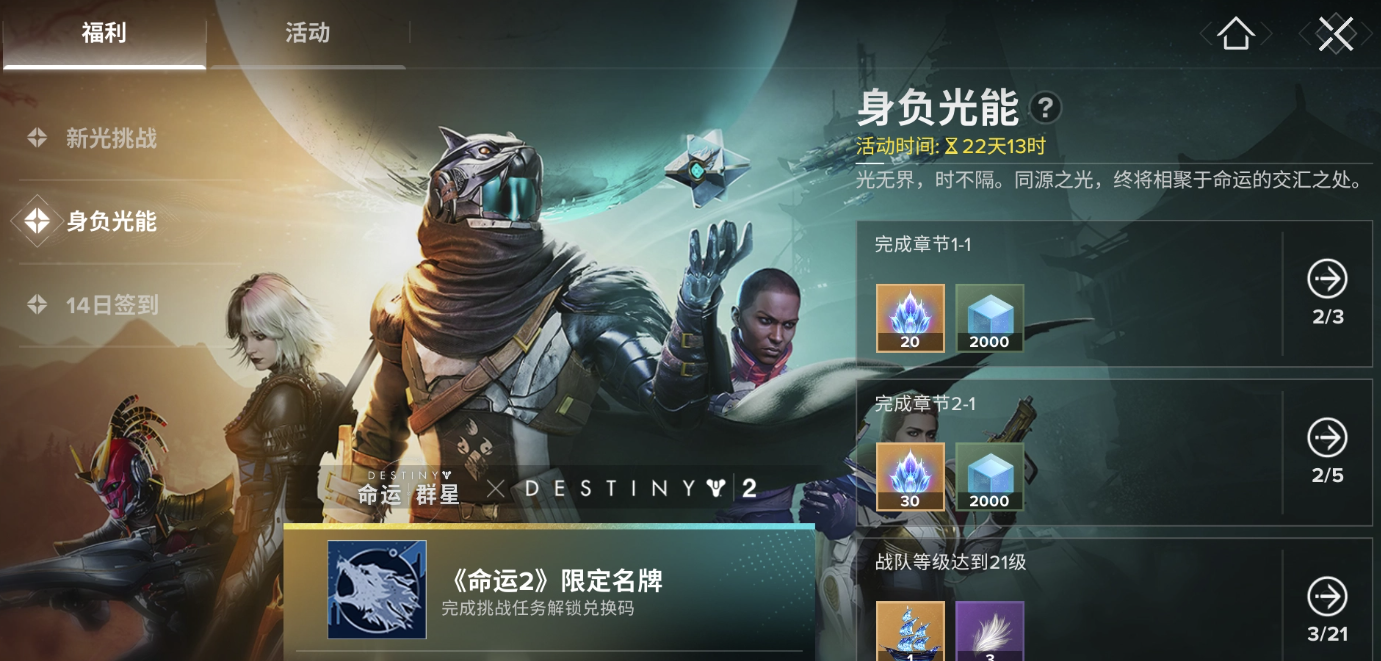1381x661 pixels.
Task: Go to the 完成章节1-1 task arrow
Action: pos(1327,279)
